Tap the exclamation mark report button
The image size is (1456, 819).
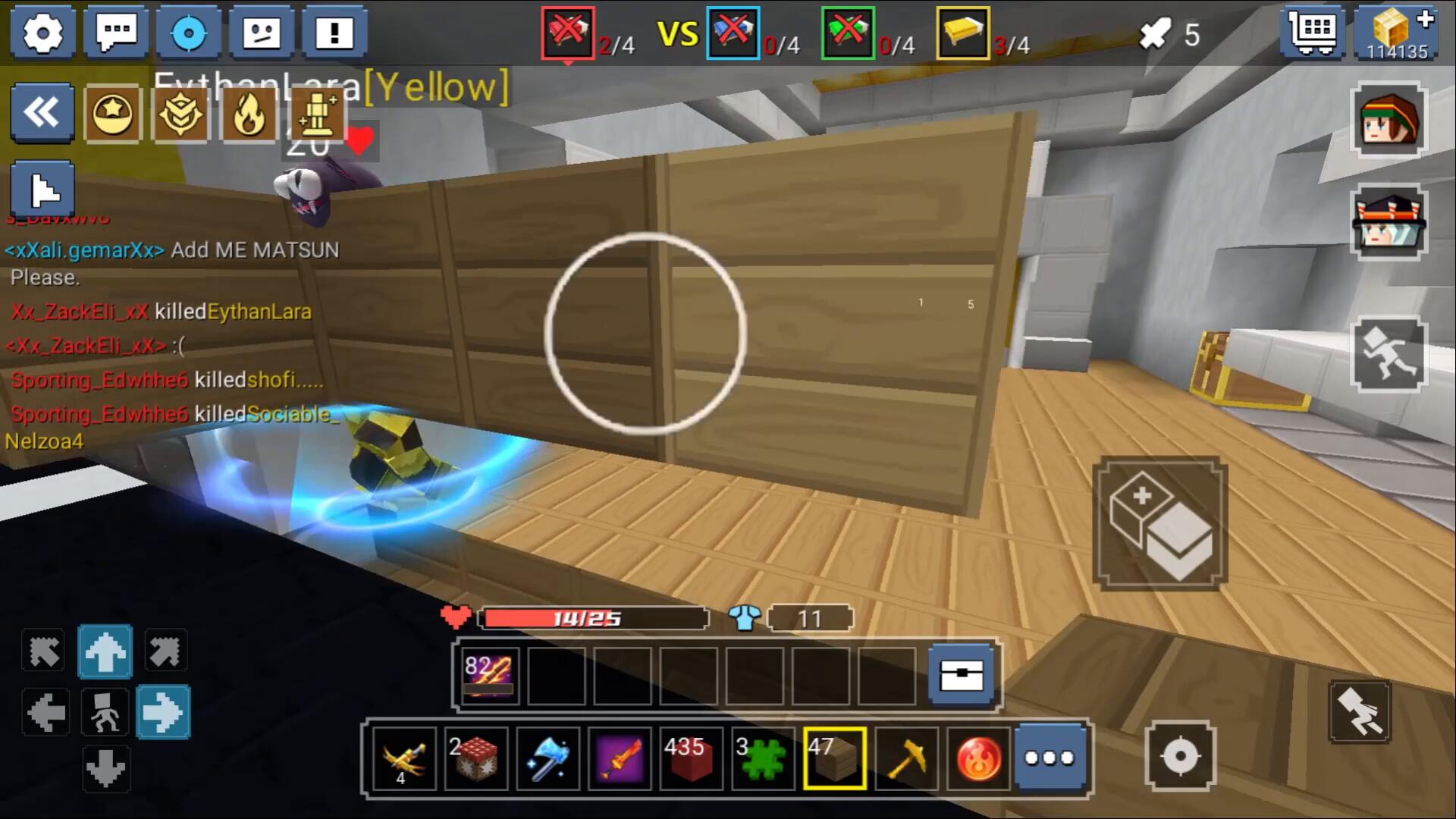(334, 33)
